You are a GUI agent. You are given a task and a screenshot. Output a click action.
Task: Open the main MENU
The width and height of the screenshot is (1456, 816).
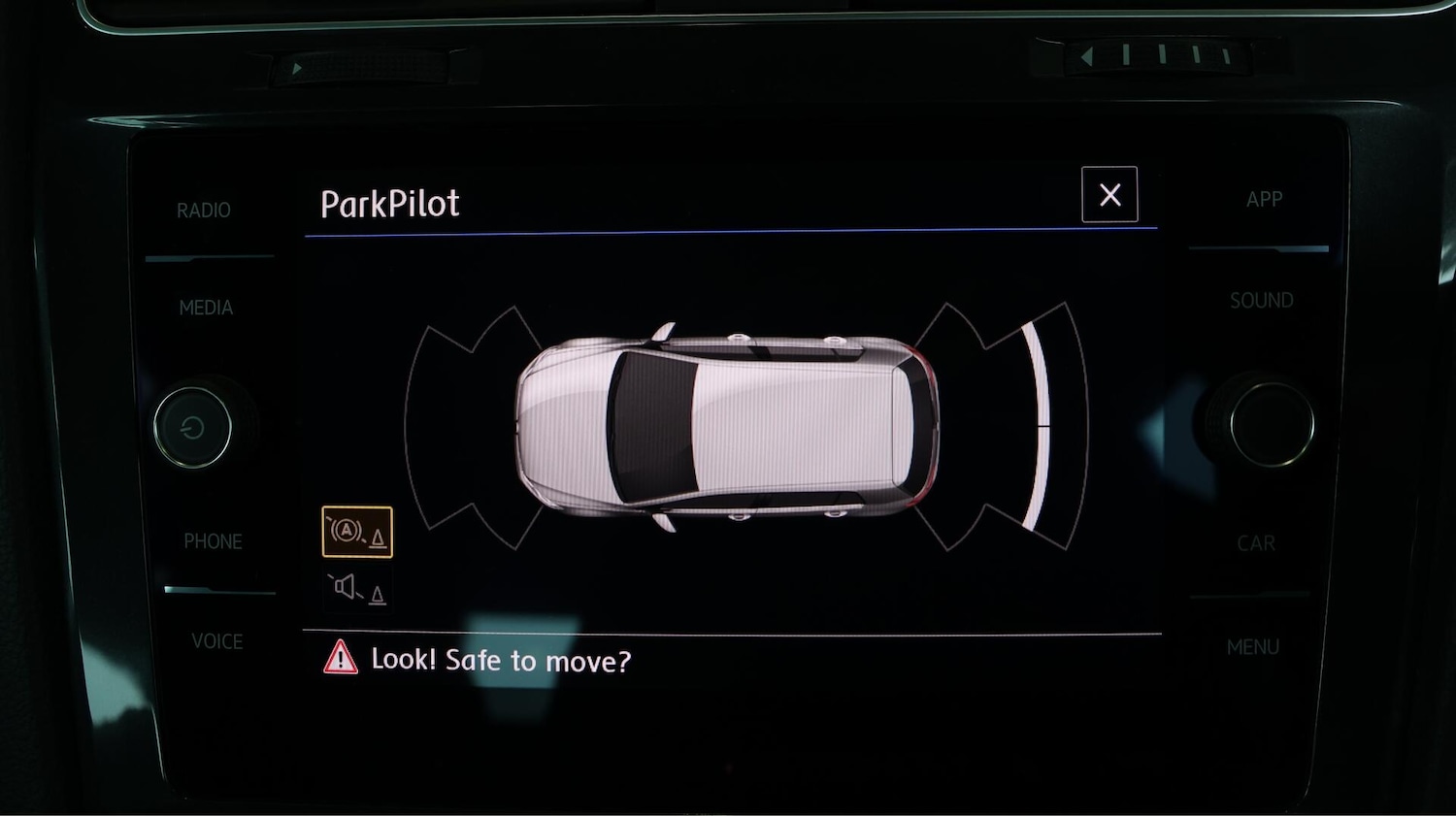pyautogui.click(x=1252, y=647)
